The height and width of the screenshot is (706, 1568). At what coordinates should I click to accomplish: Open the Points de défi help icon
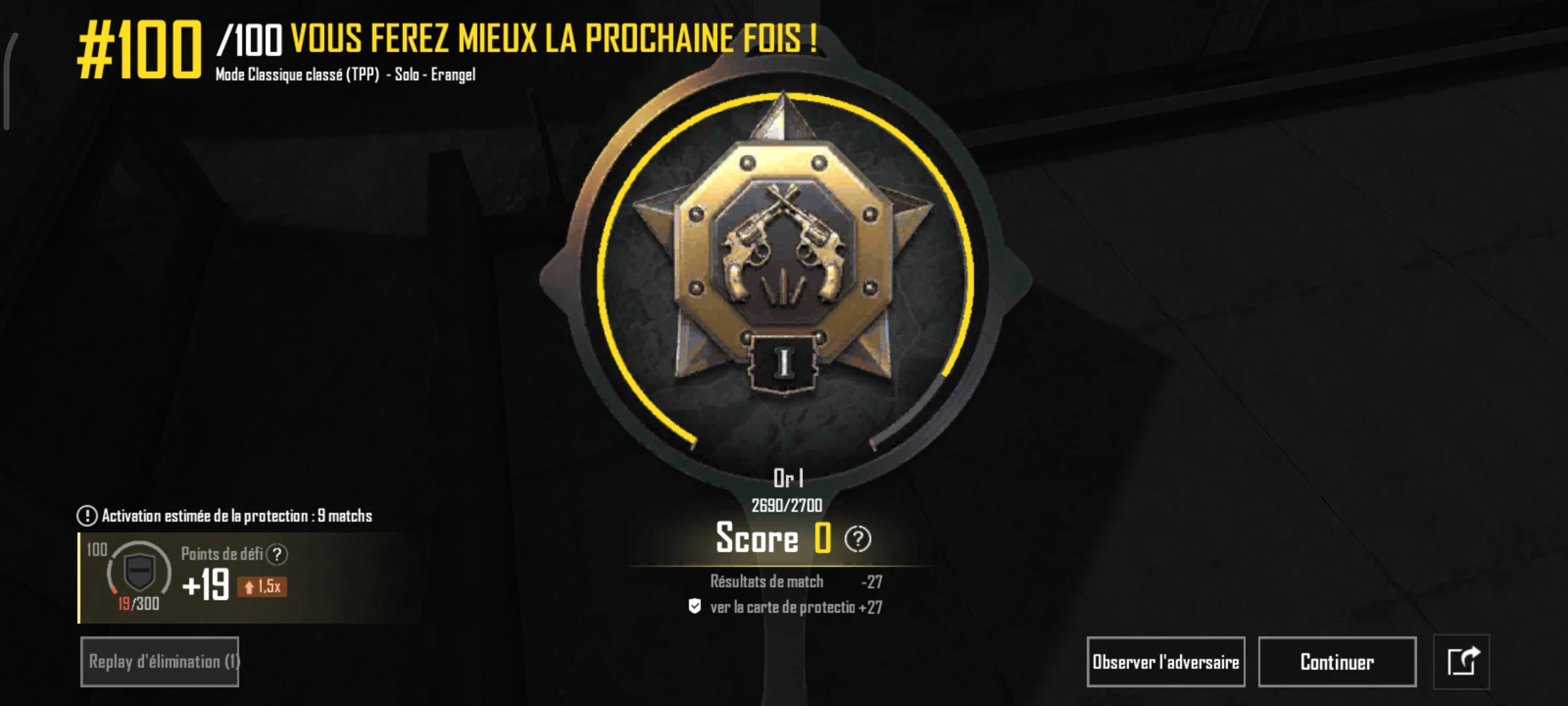tap(278, 553)
